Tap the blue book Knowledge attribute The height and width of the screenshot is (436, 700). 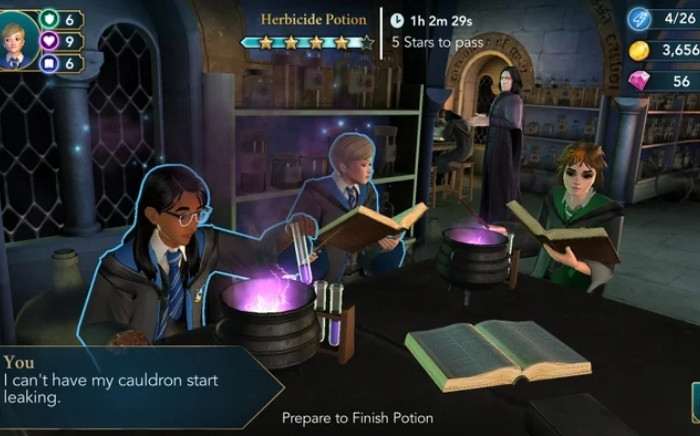[x=49, y=63]
